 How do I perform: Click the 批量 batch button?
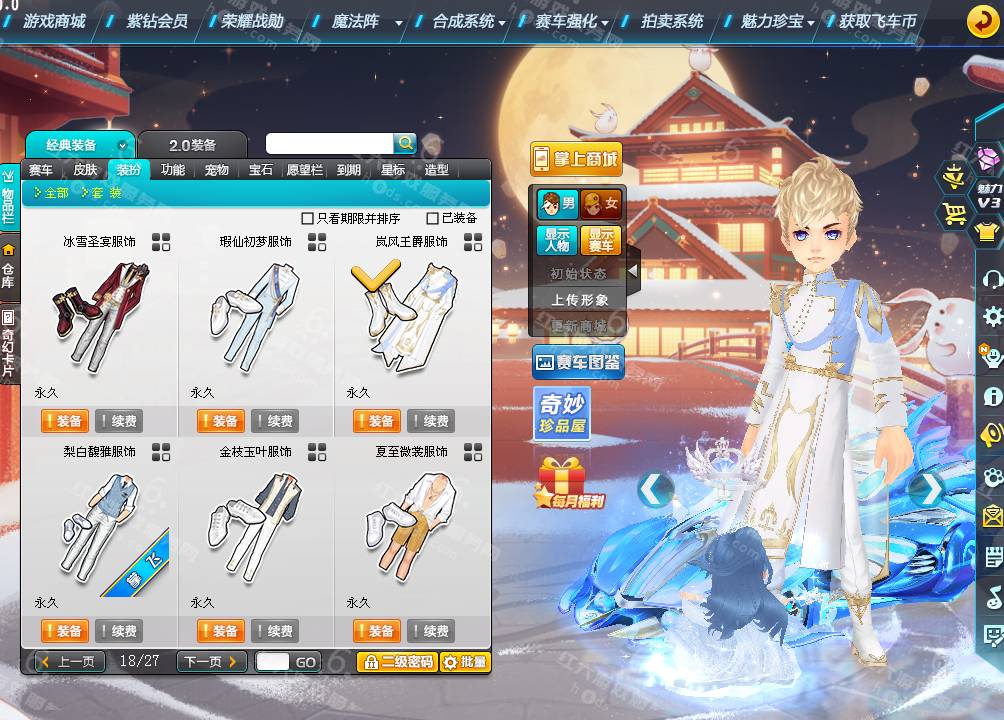pos(465,662)
